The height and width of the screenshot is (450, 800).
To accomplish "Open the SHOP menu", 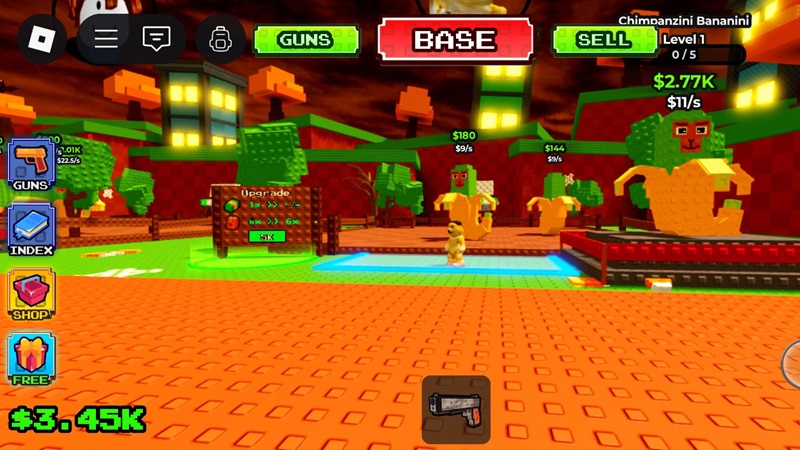I will pos(32,295).
